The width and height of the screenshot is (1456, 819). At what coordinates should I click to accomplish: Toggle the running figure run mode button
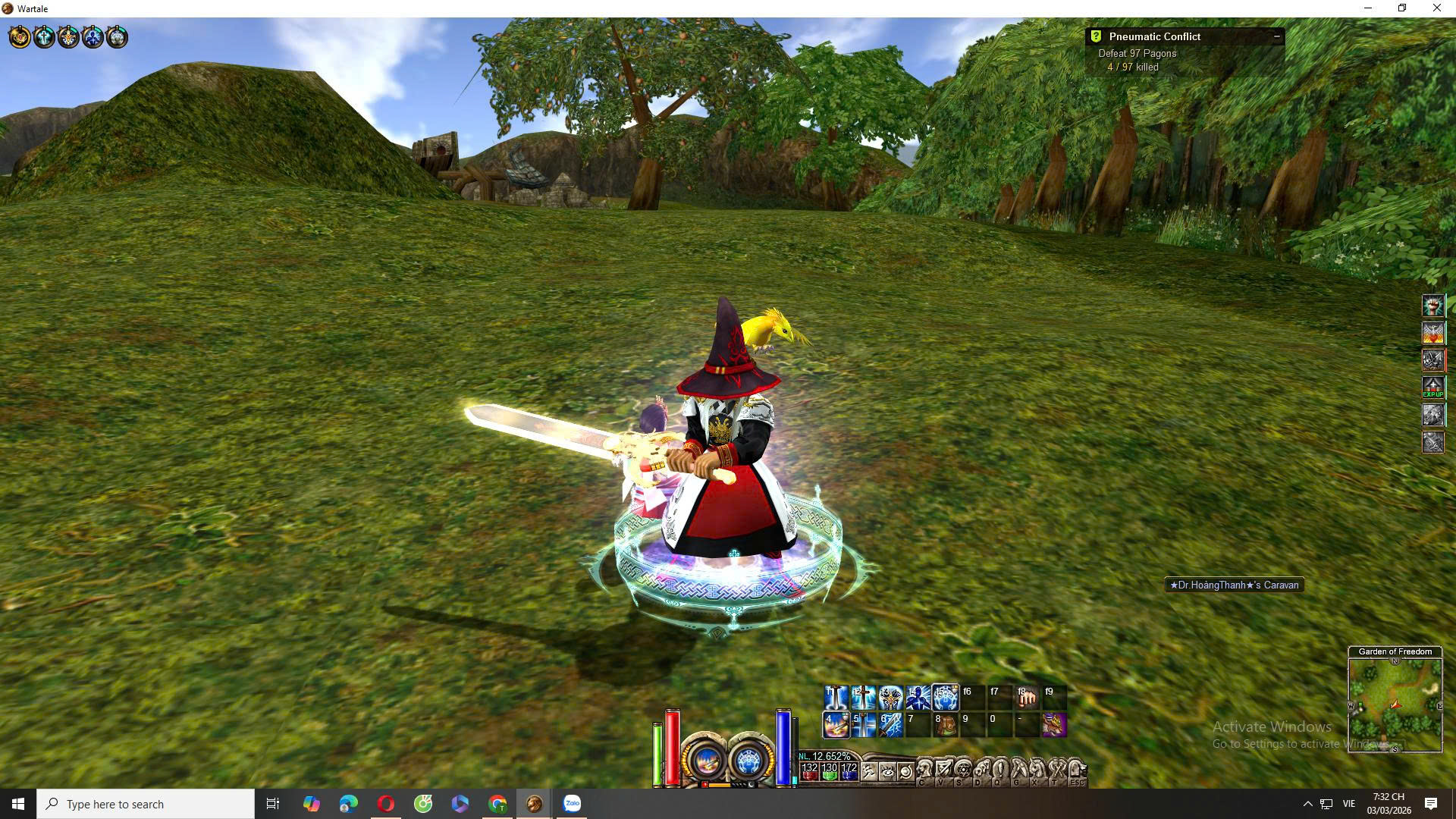868,772
